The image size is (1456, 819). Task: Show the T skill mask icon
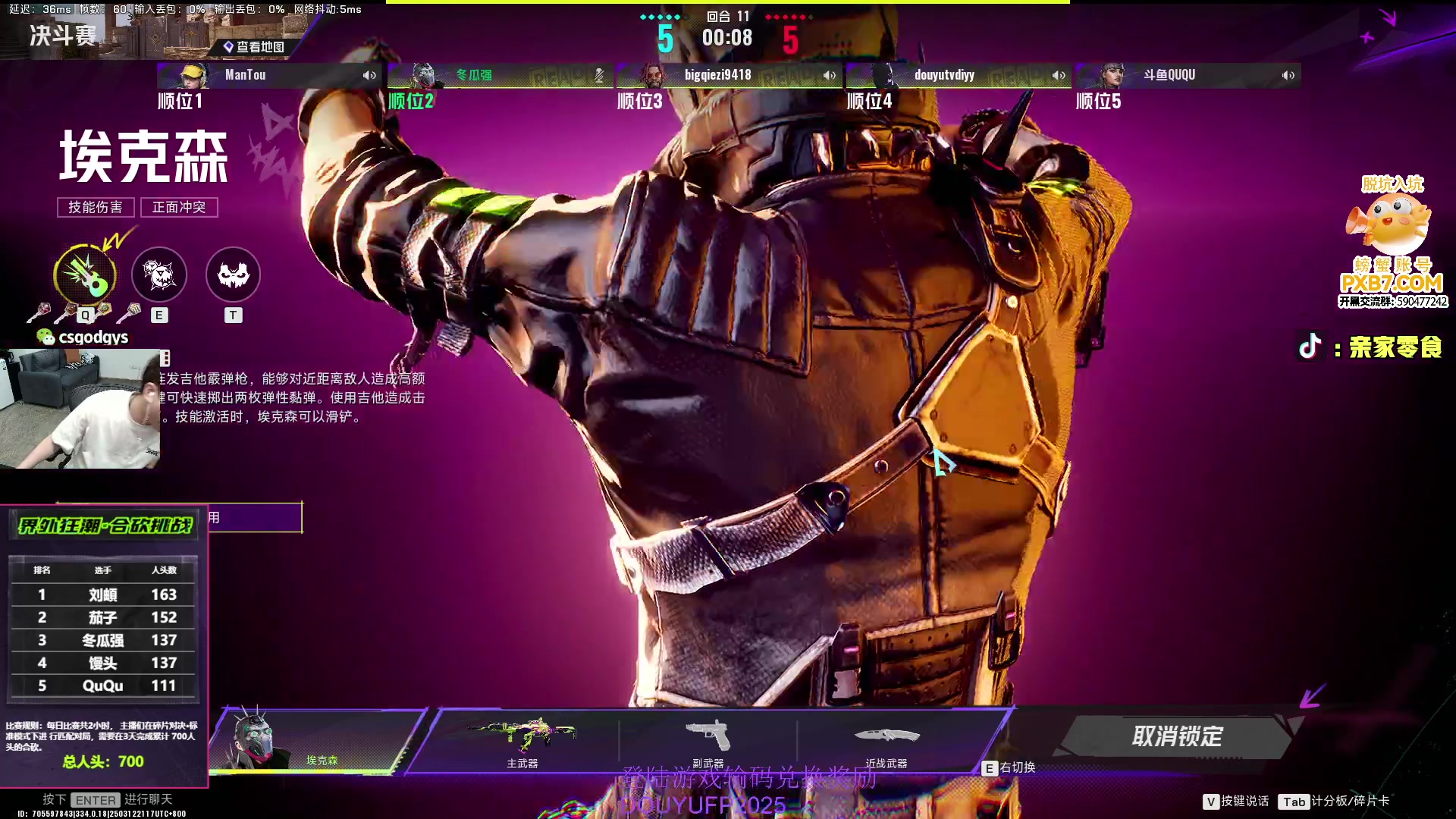click(x=233, y=274)
